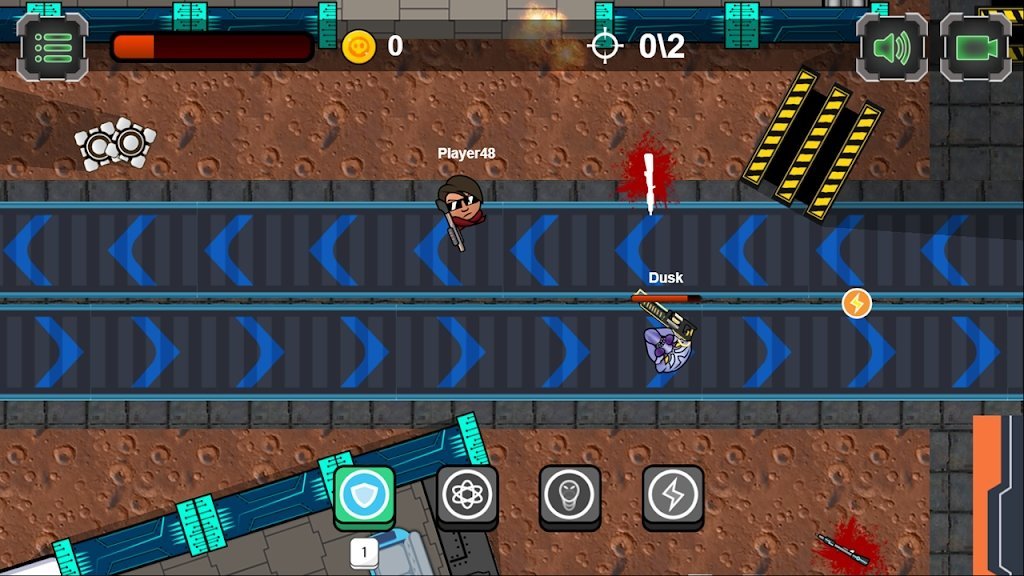Activate the shield ability
The image size is (1024, 576).
pos(364,494)
